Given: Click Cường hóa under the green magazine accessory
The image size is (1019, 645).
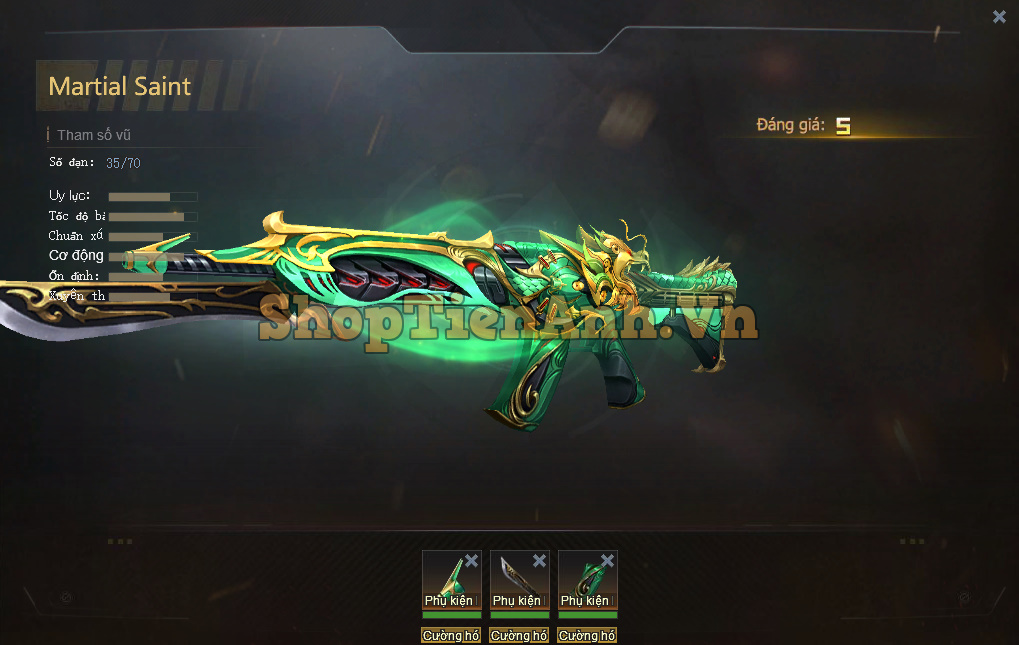Looking at the screenshot, I should [587, 635].
